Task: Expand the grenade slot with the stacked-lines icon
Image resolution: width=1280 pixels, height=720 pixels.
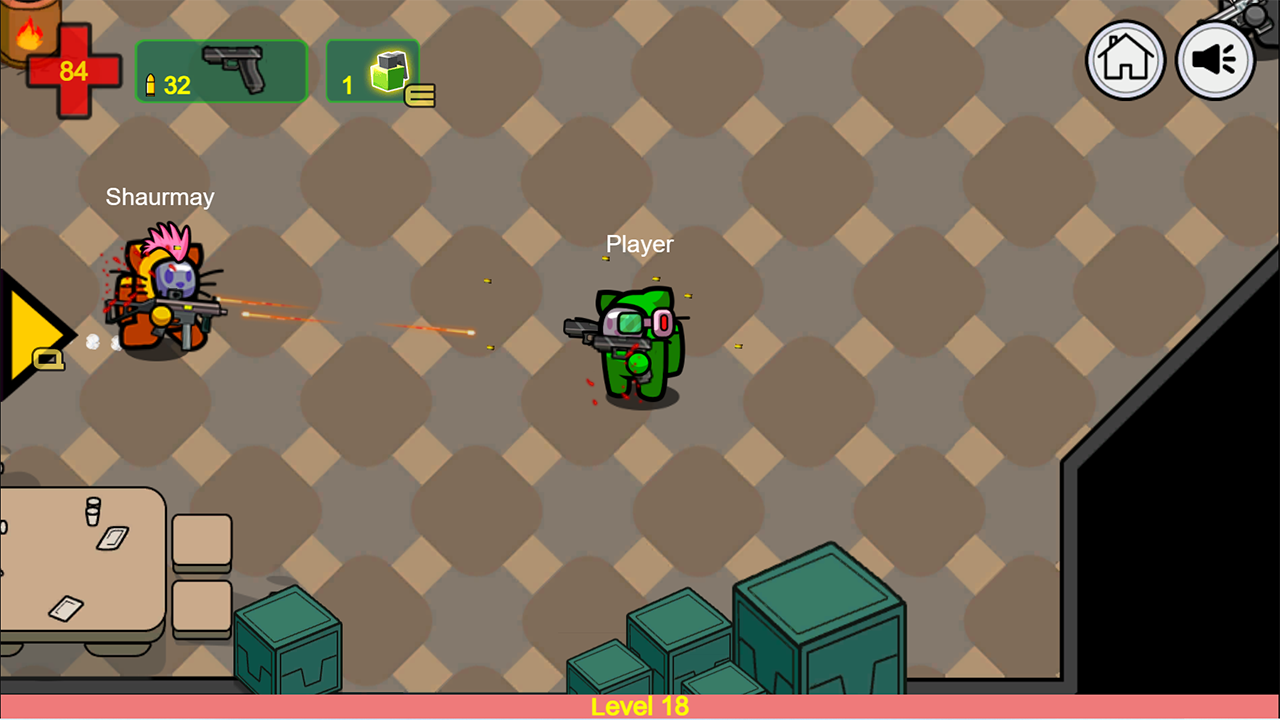Action: click(422, 96)
